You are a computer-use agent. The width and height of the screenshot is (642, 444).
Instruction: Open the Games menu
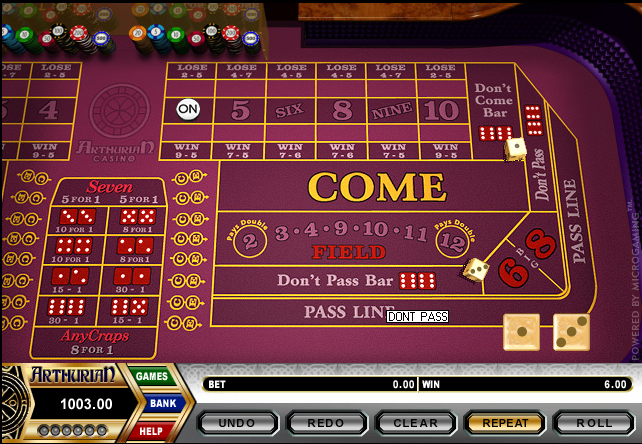[152, 376]
